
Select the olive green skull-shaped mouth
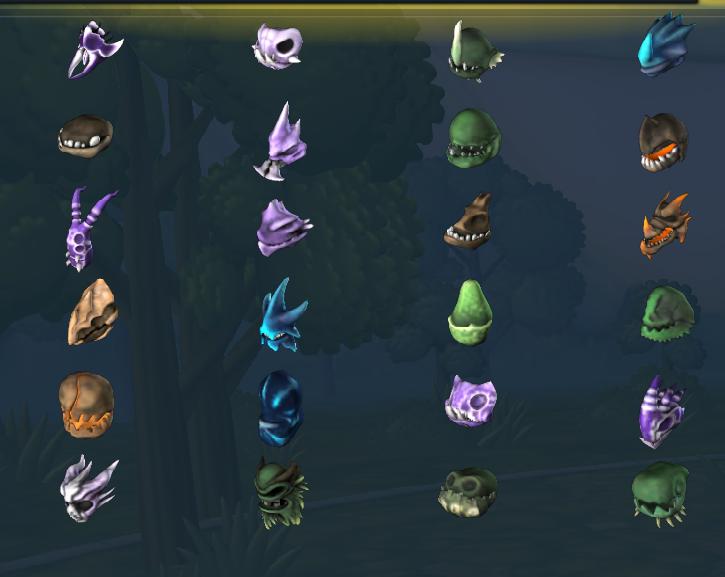(x=467, y=491)
